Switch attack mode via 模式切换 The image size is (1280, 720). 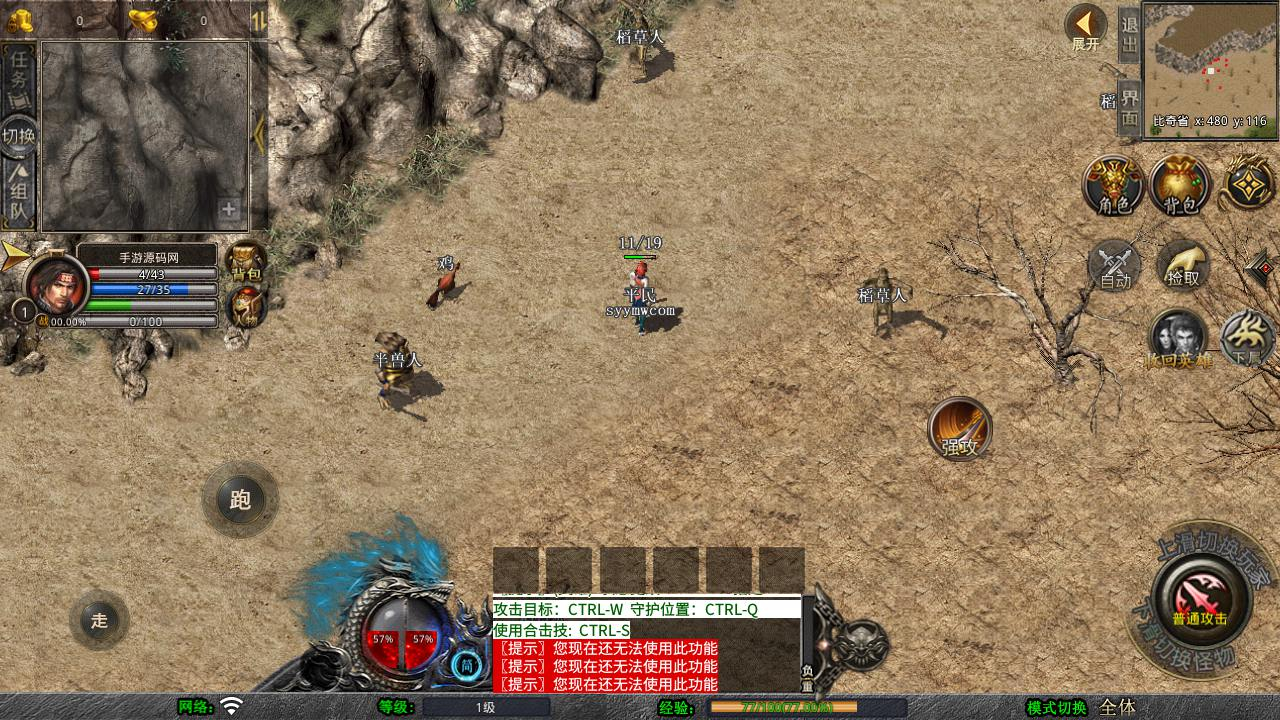[1056, 707]
